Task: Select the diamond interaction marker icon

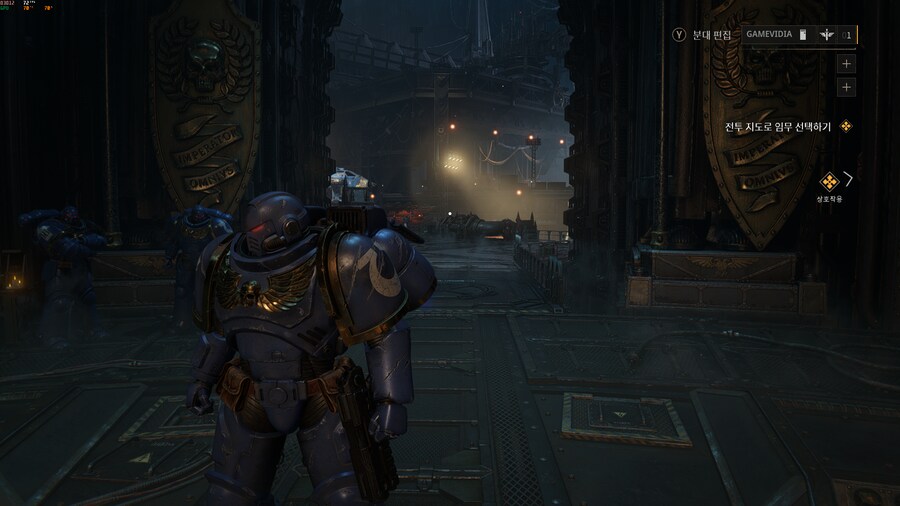Action: 828,181
